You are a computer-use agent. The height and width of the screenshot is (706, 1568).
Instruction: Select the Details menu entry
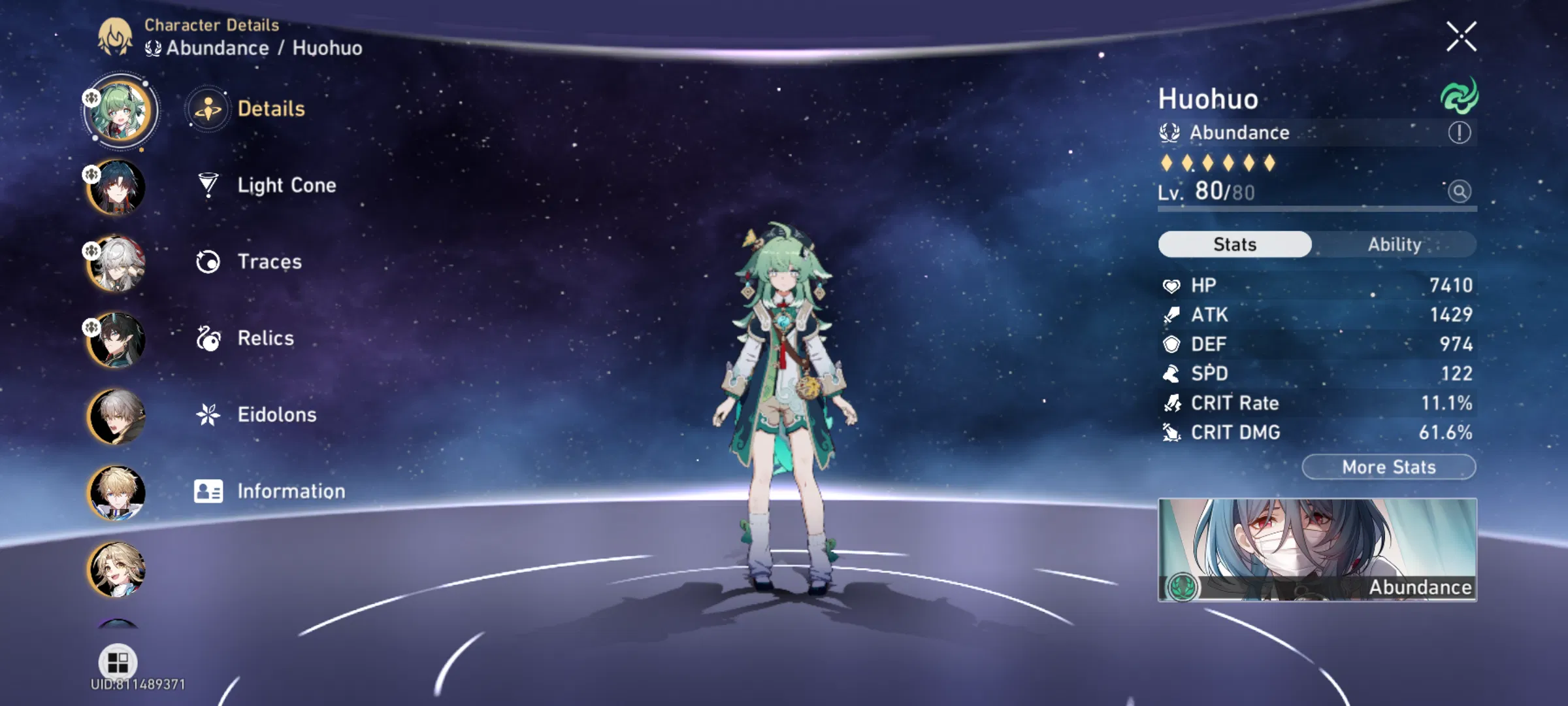click(x=270, y=110)
